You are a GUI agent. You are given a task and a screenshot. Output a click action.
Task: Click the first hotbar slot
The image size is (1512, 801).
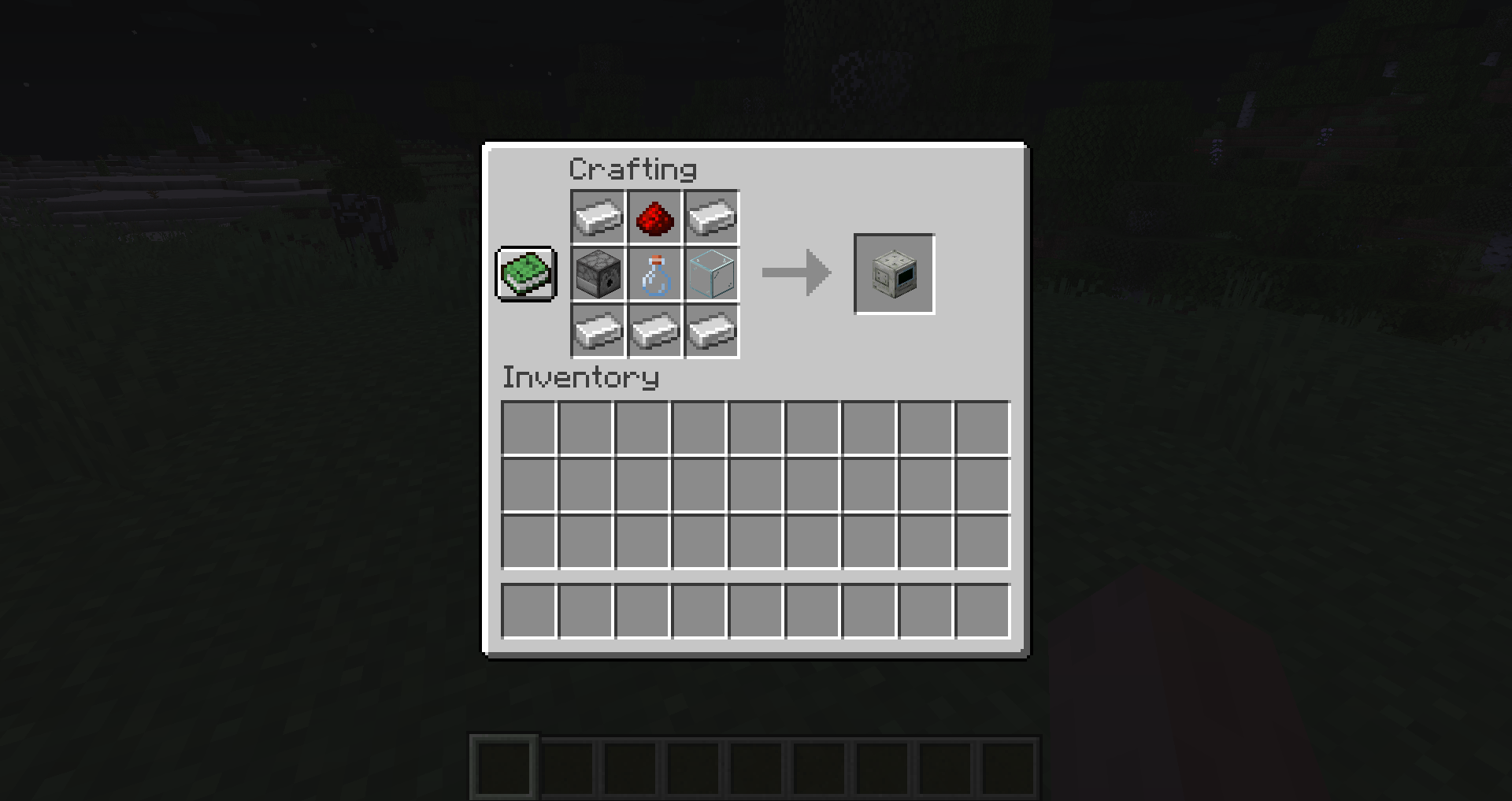tap(503, 766)
